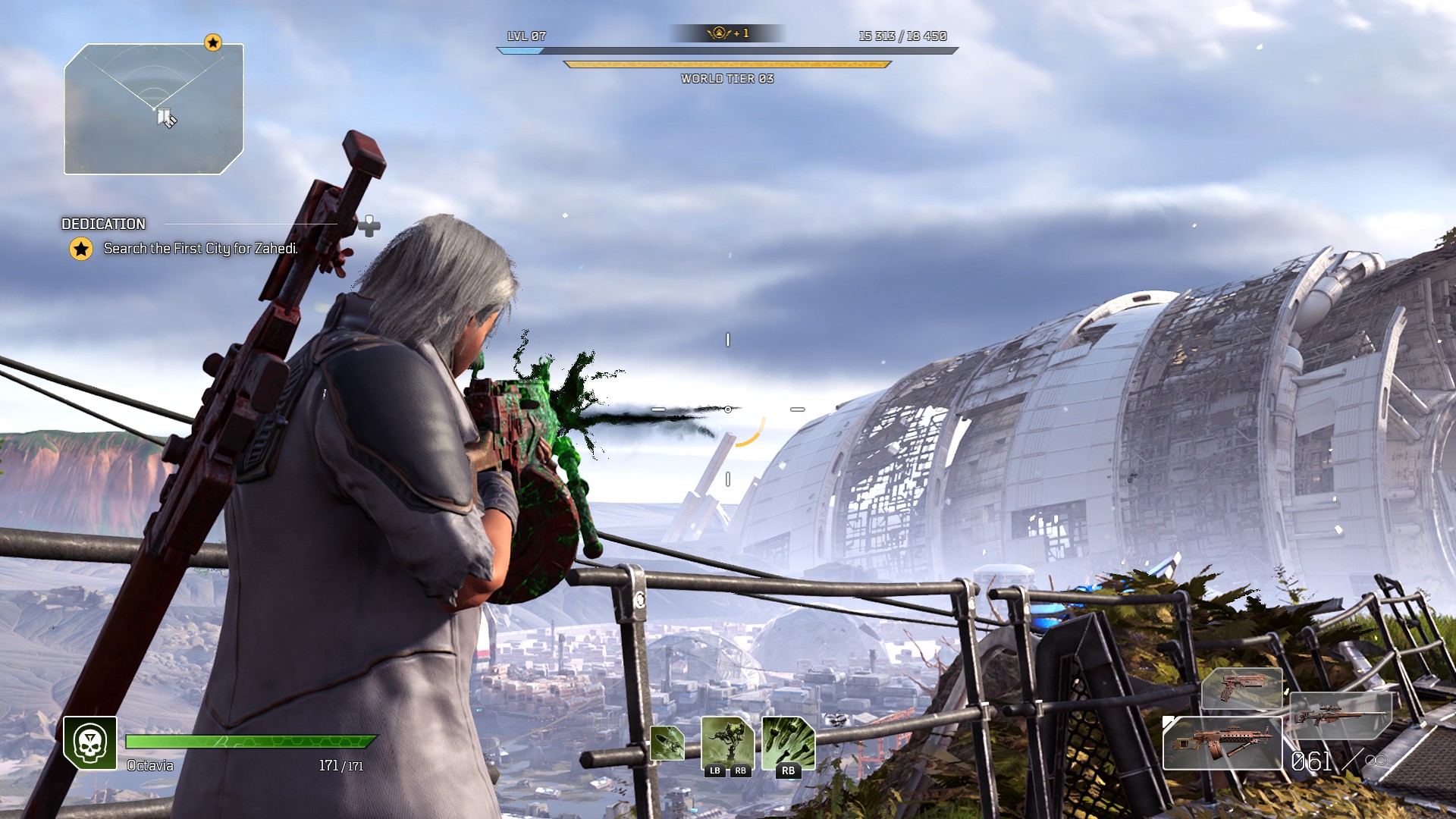This screenshot has width=1456, height=819.
Task: Switch to the pistol sidearm slot
Action: 1241,689
